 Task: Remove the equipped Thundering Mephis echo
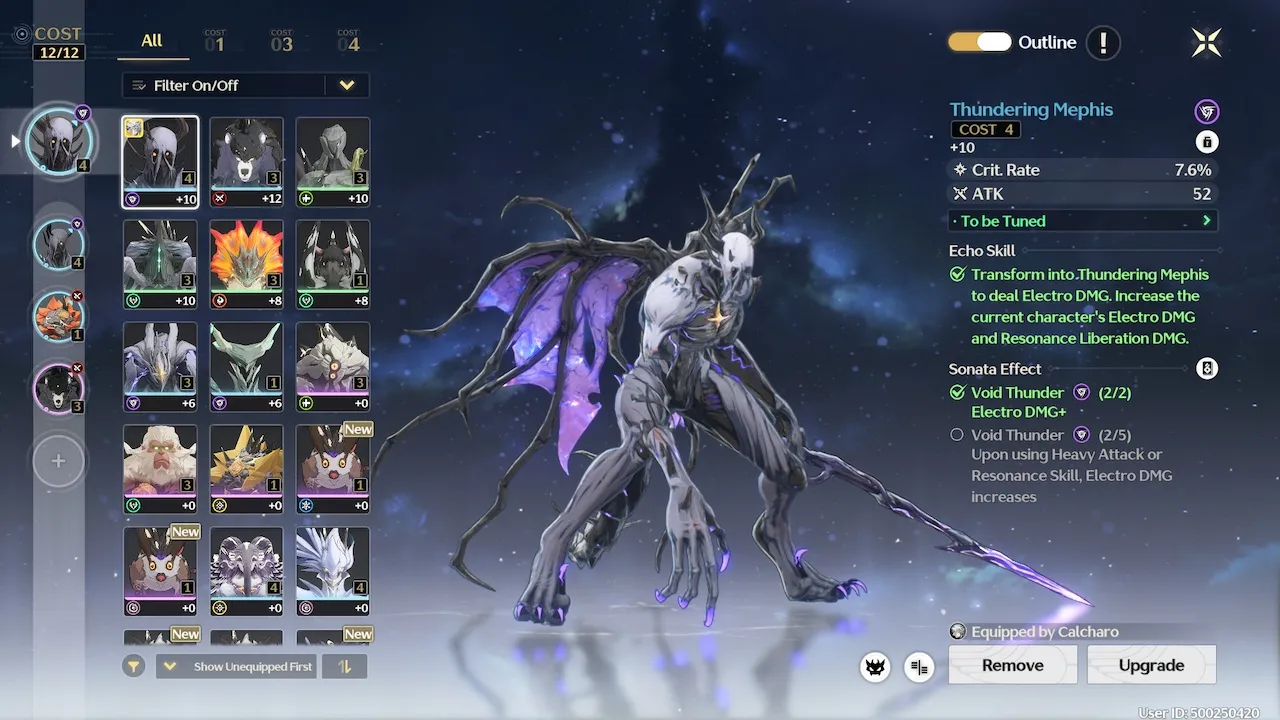1012,665
